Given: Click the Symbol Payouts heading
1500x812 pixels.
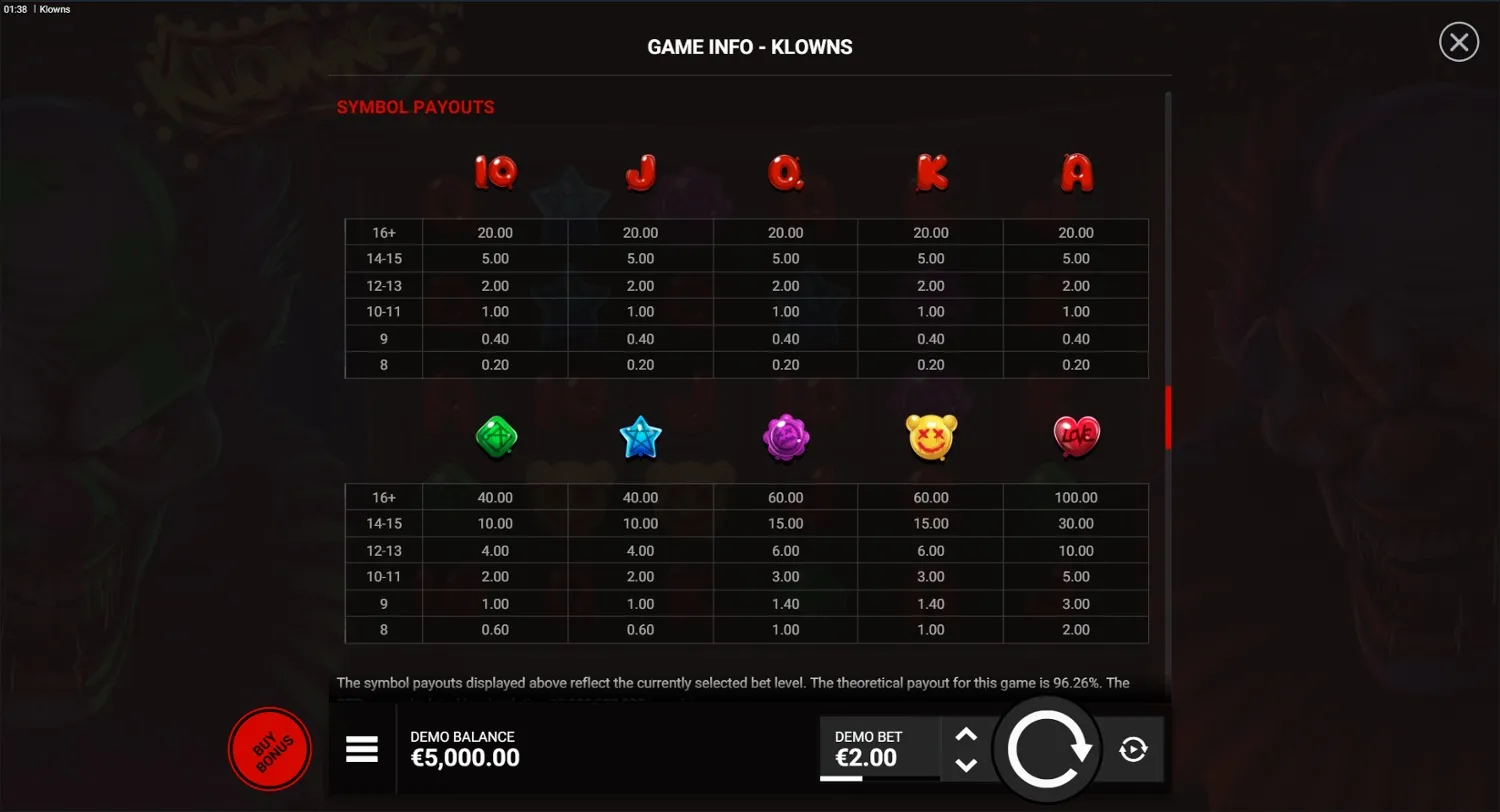Looking at the screenshot, I should pos(416,107).
